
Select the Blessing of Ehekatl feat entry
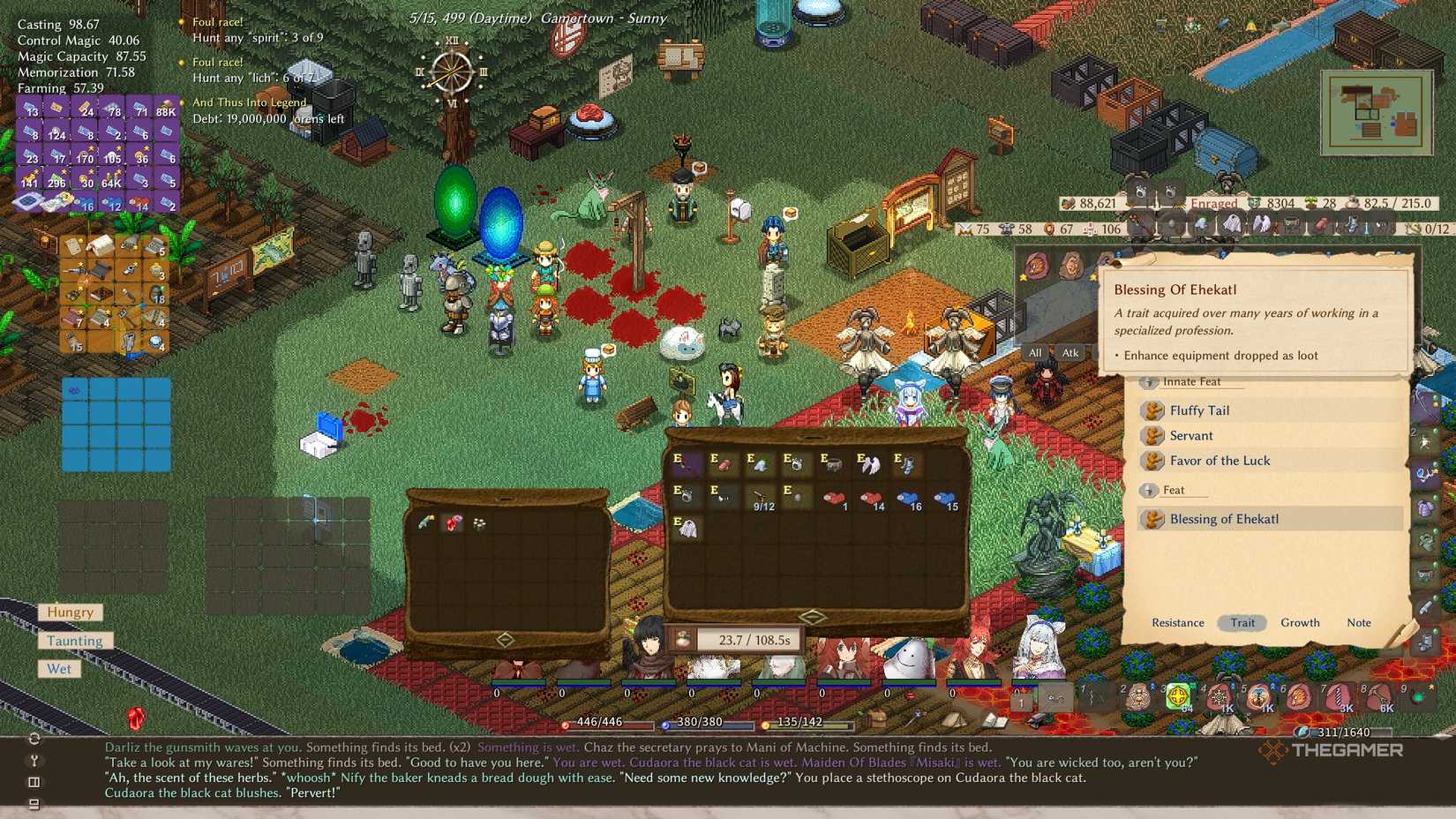[x=1225, y=519]
